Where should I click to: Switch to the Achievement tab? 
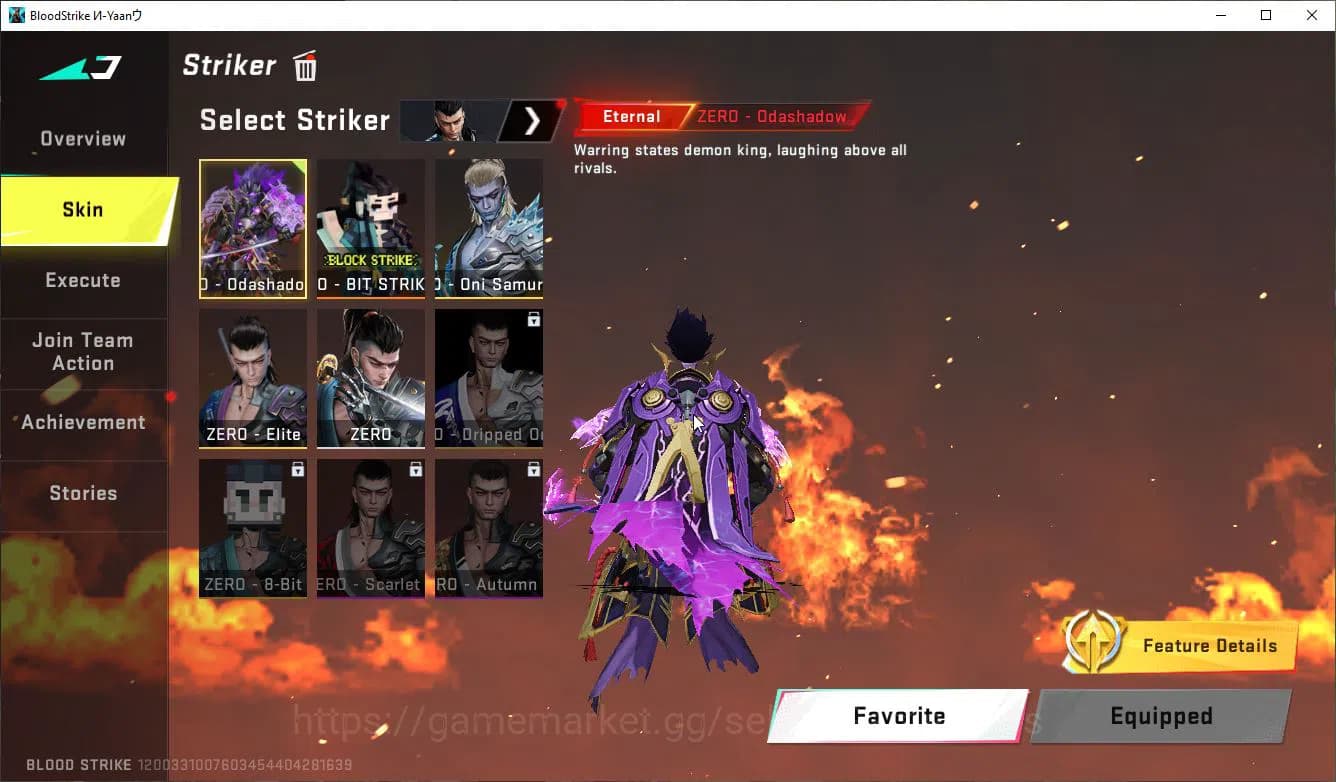point(83,422)
